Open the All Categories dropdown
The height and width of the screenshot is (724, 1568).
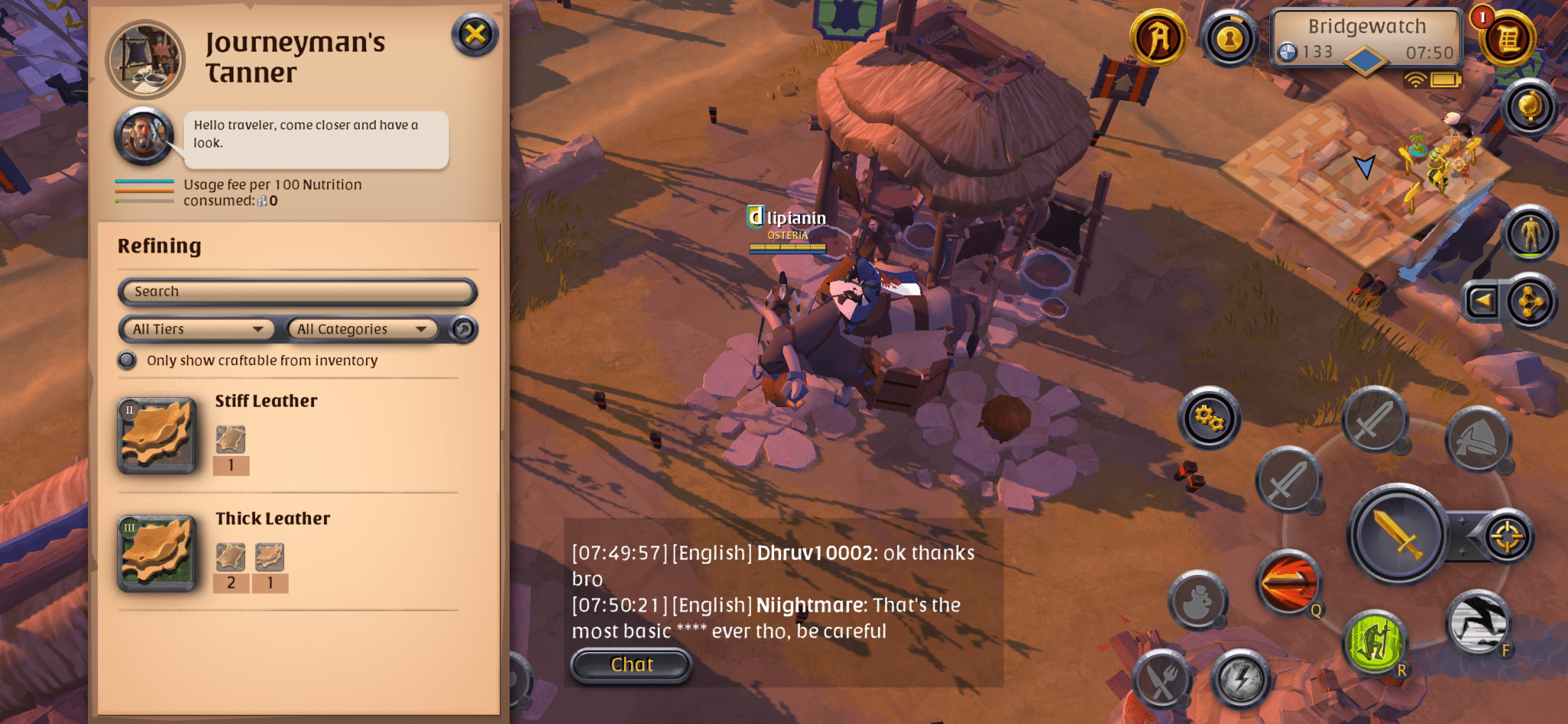(x=361, y=328)
